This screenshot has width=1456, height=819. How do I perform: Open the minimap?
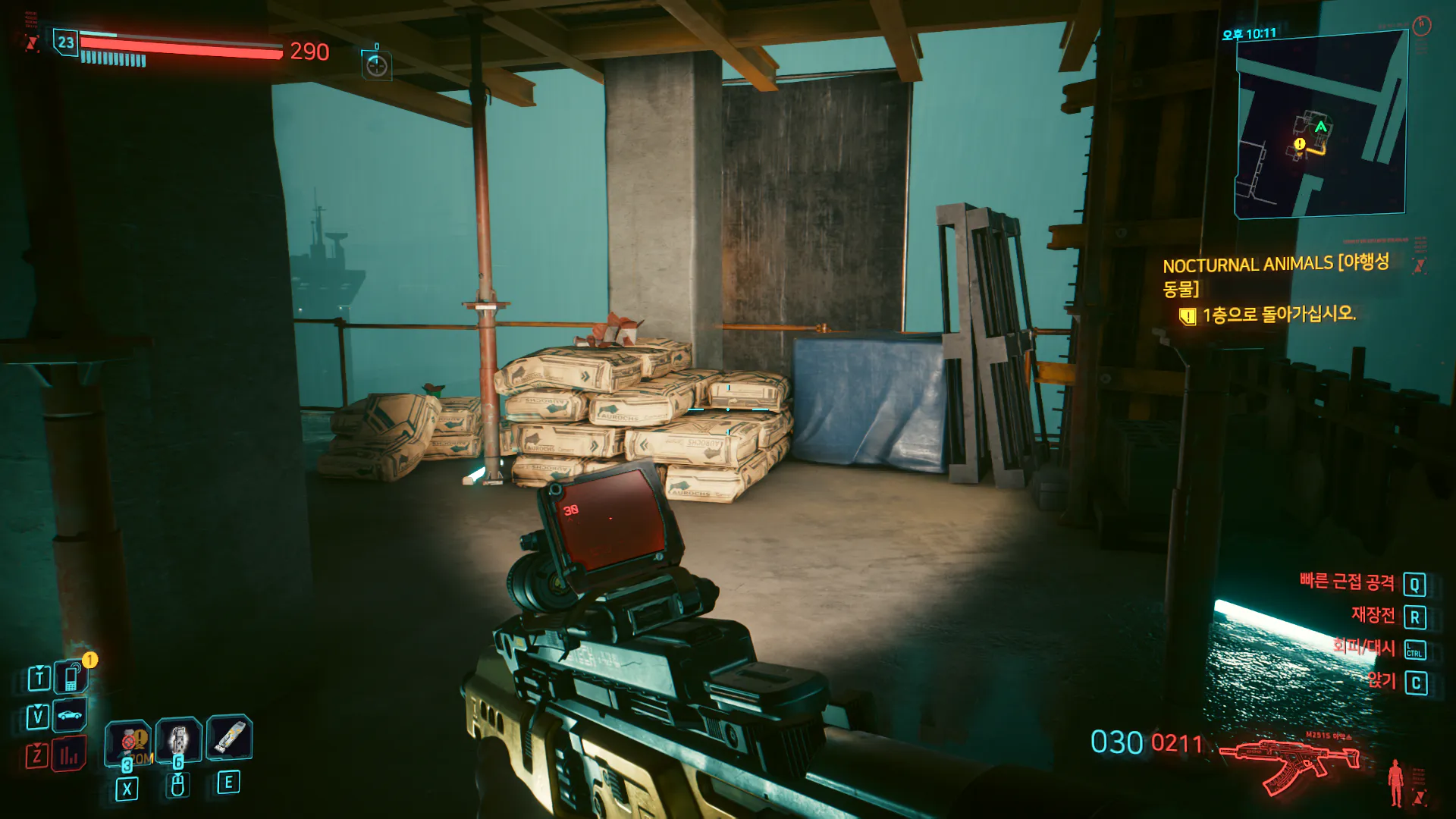point(1320,125)
